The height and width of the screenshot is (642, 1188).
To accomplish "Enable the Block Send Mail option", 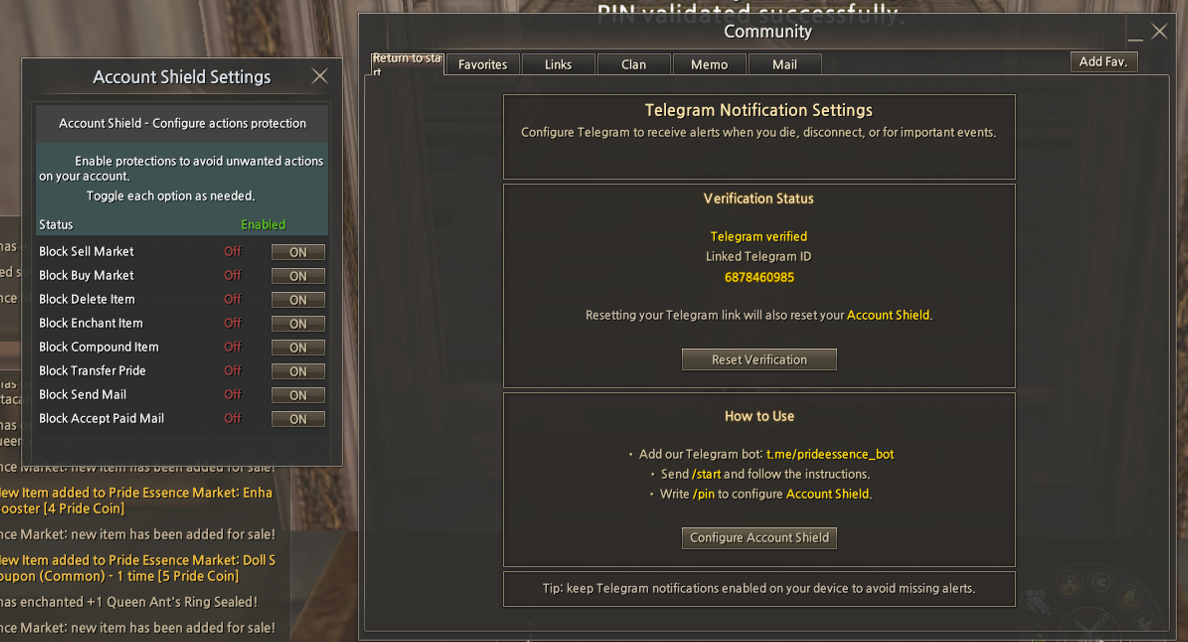I will tap(298, 395).
